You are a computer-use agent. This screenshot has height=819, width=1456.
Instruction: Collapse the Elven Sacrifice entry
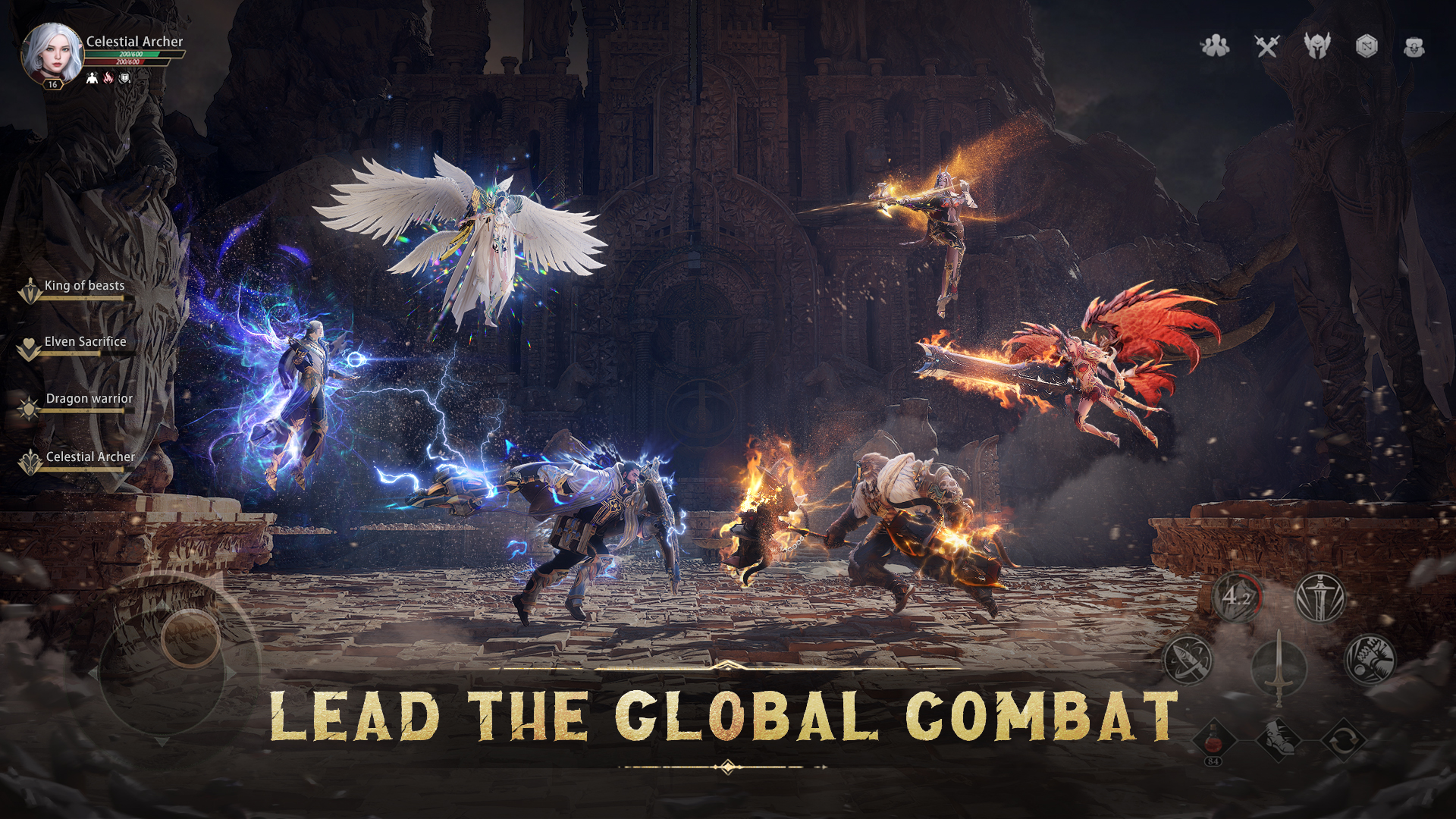[86, 341]
